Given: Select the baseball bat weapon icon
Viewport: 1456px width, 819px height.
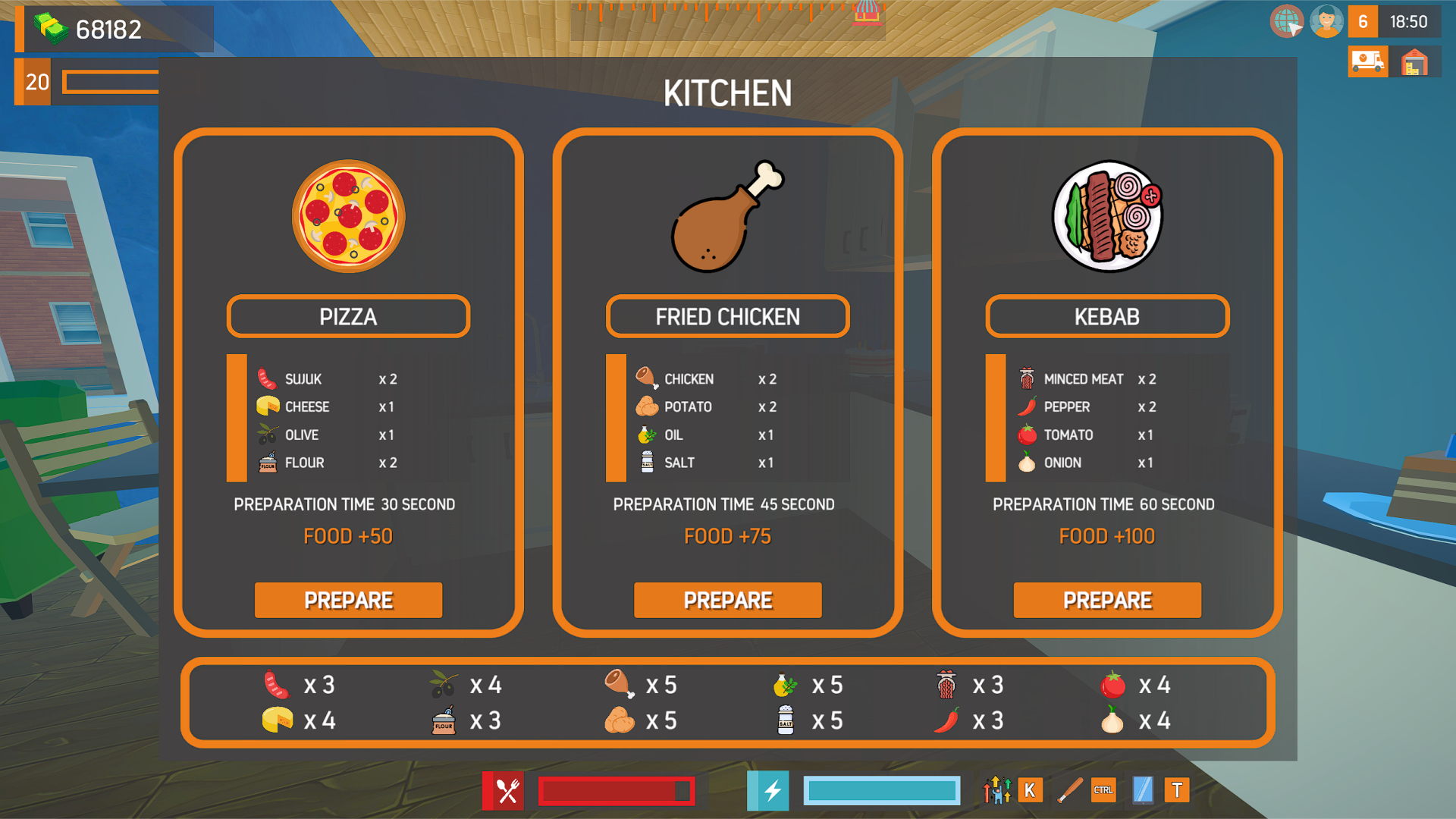Looking at the screenshot, I should pos(1069,790).
